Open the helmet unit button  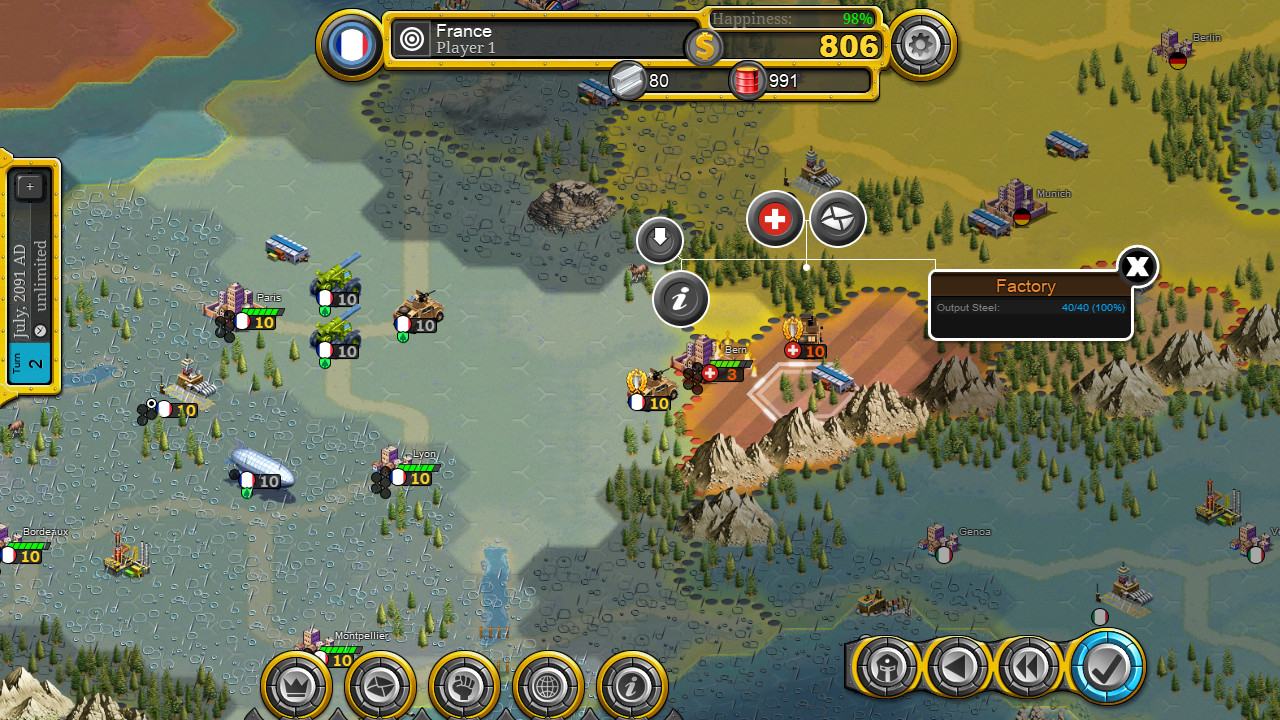[885, 667]
